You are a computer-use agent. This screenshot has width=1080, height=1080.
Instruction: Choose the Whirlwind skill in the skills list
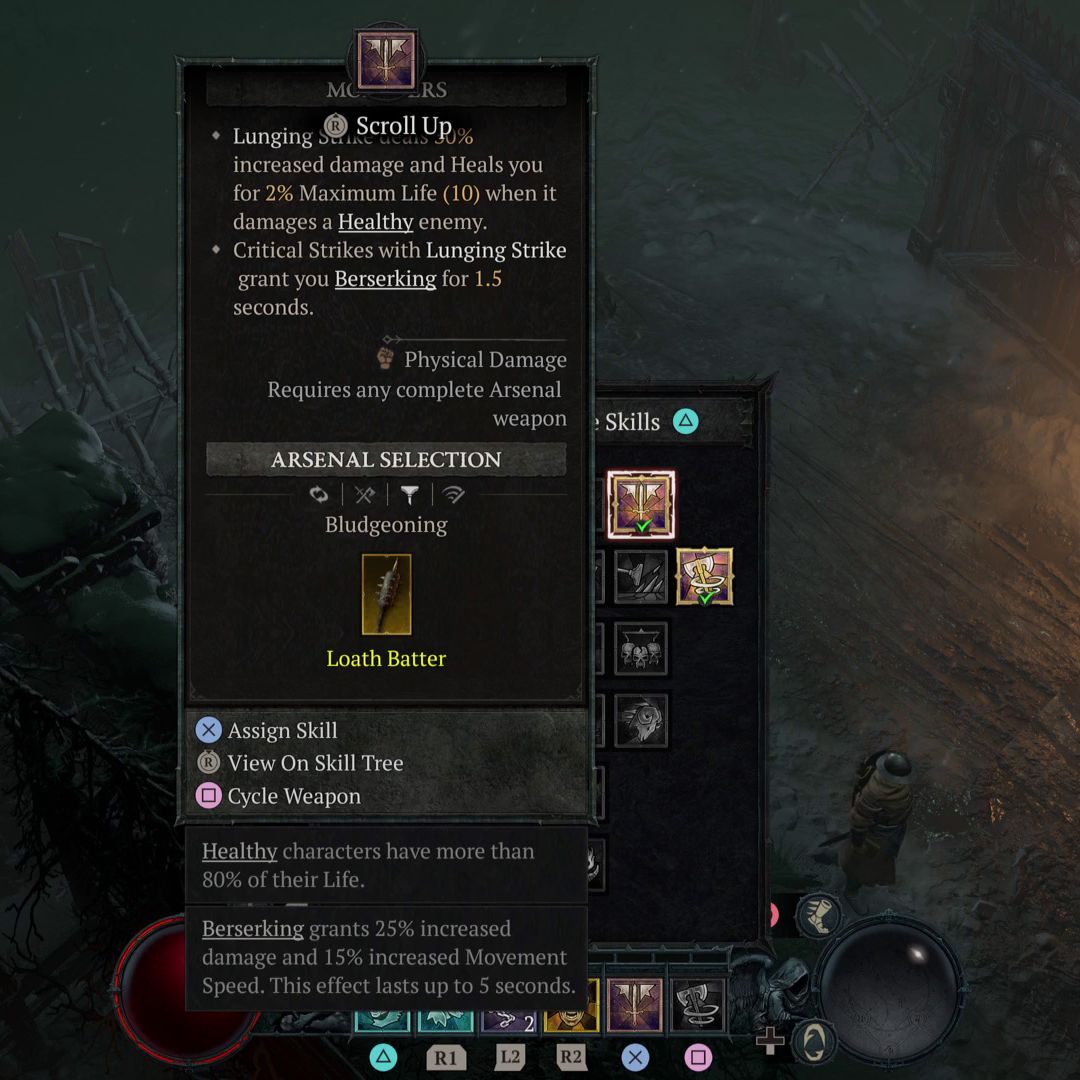pos(705,576)
